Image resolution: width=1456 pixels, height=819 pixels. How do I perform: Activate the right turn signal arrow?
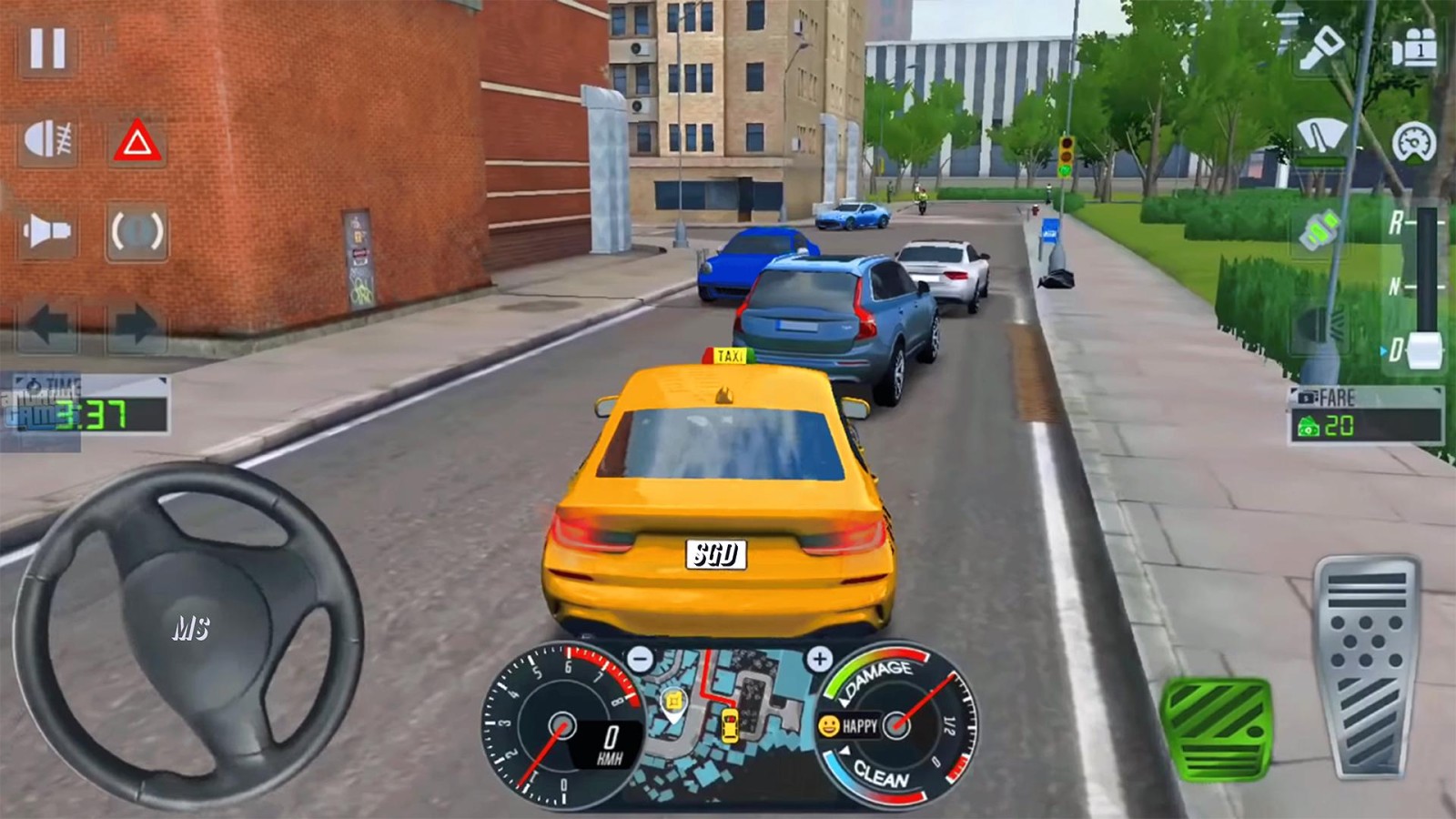(x=136, y=325)
